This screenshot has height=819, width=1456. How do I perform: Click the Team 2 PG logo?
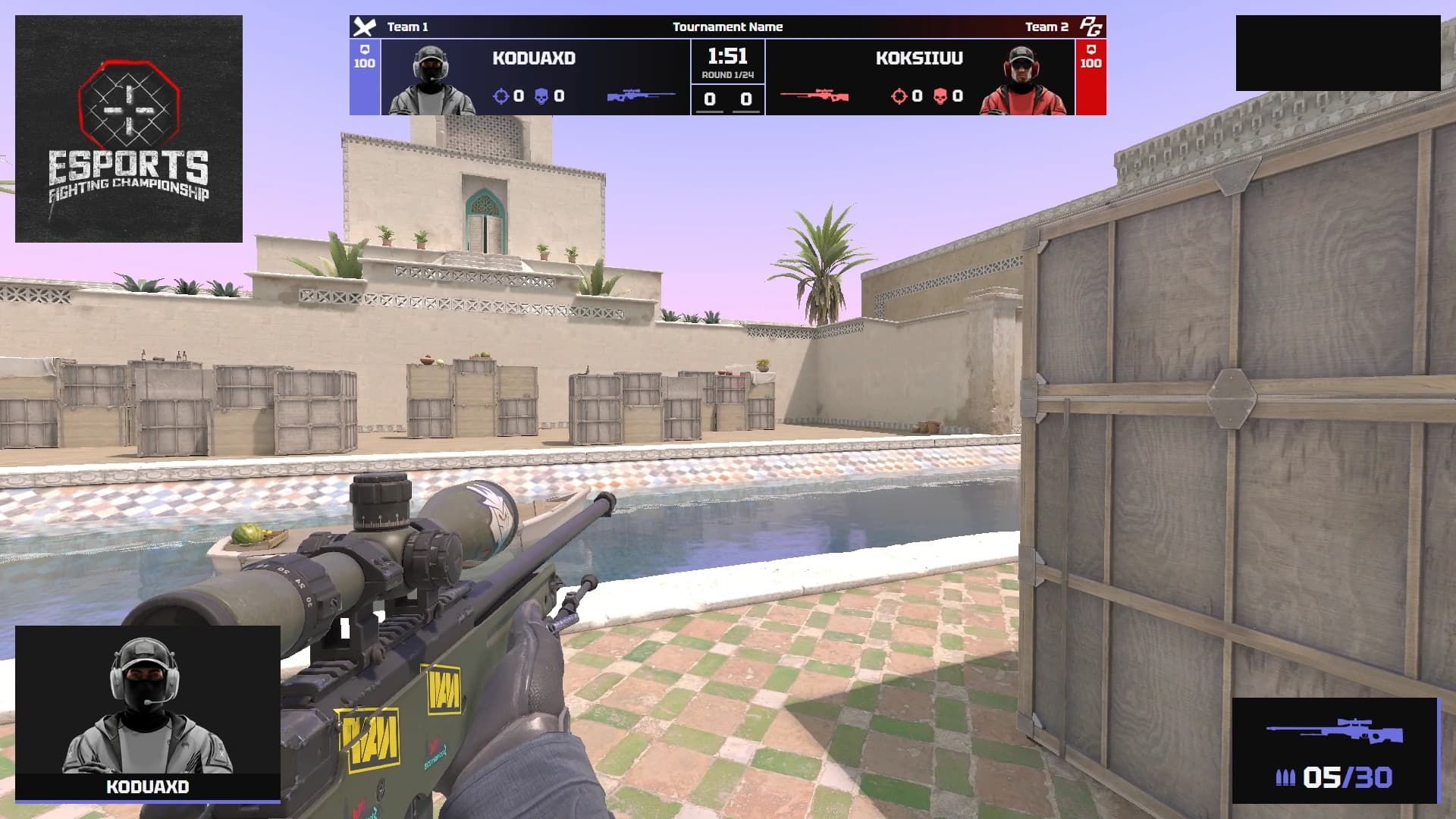(x=1090, y=27)
